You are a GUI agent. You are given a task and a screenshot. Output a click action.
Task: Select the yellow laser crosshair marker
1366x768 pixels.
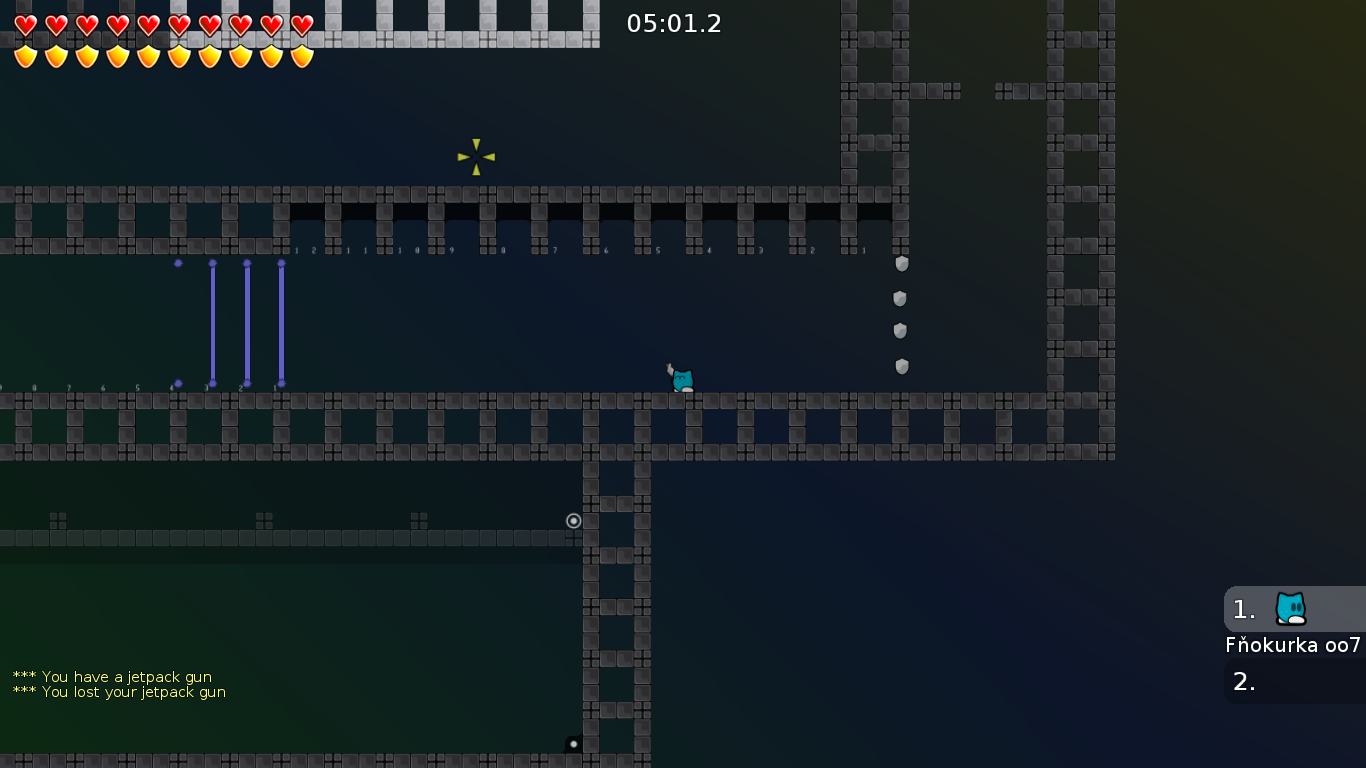click(x=476, y=156)
